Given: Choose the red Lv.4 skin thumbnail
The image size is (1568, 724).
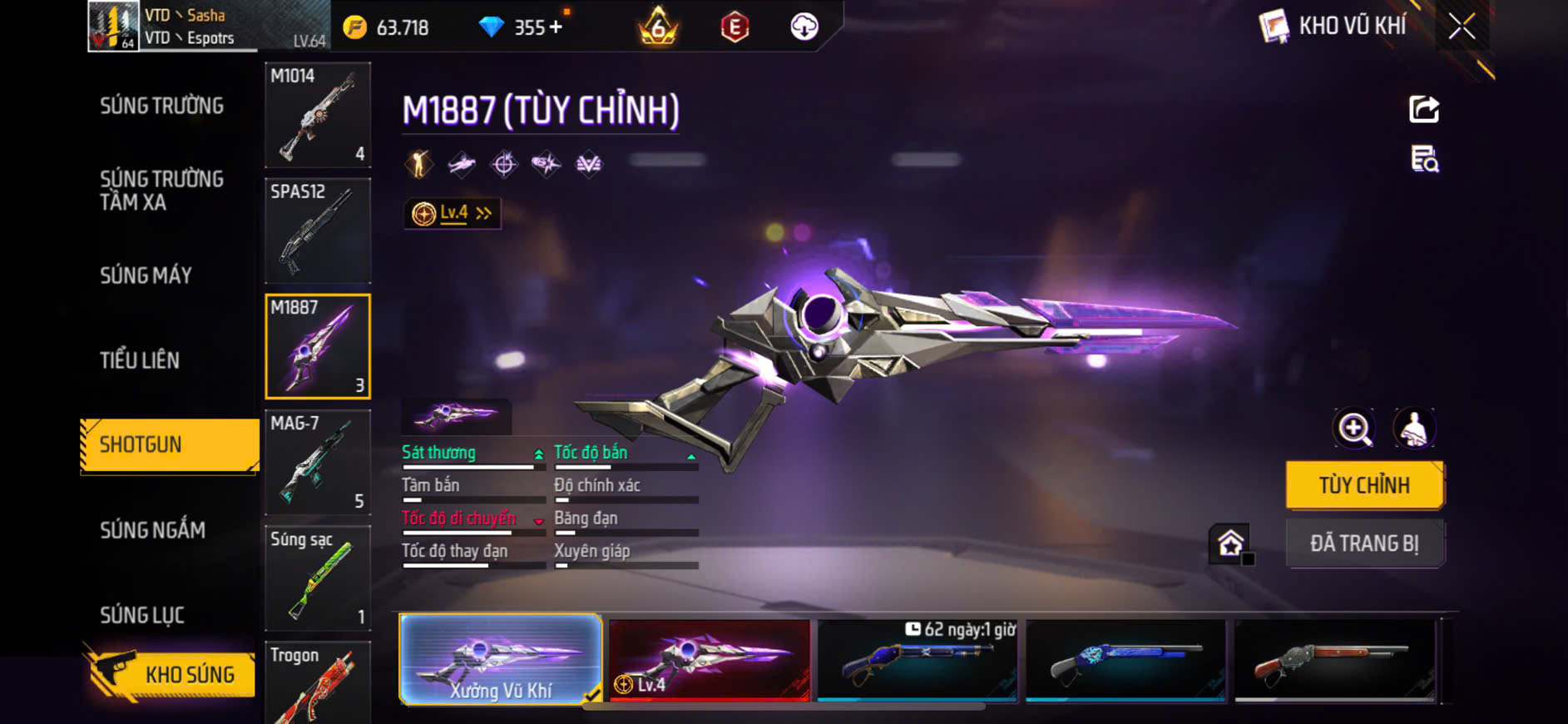Looking at the screenshot, I should tap(710, 660).
